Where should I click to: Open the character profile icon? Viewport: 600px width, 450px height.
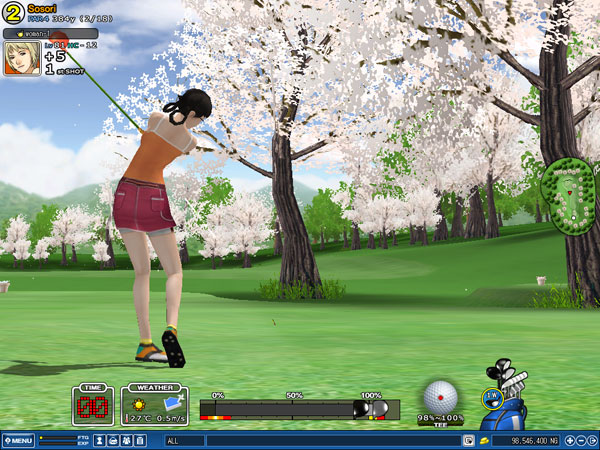(x=100, y=440)
